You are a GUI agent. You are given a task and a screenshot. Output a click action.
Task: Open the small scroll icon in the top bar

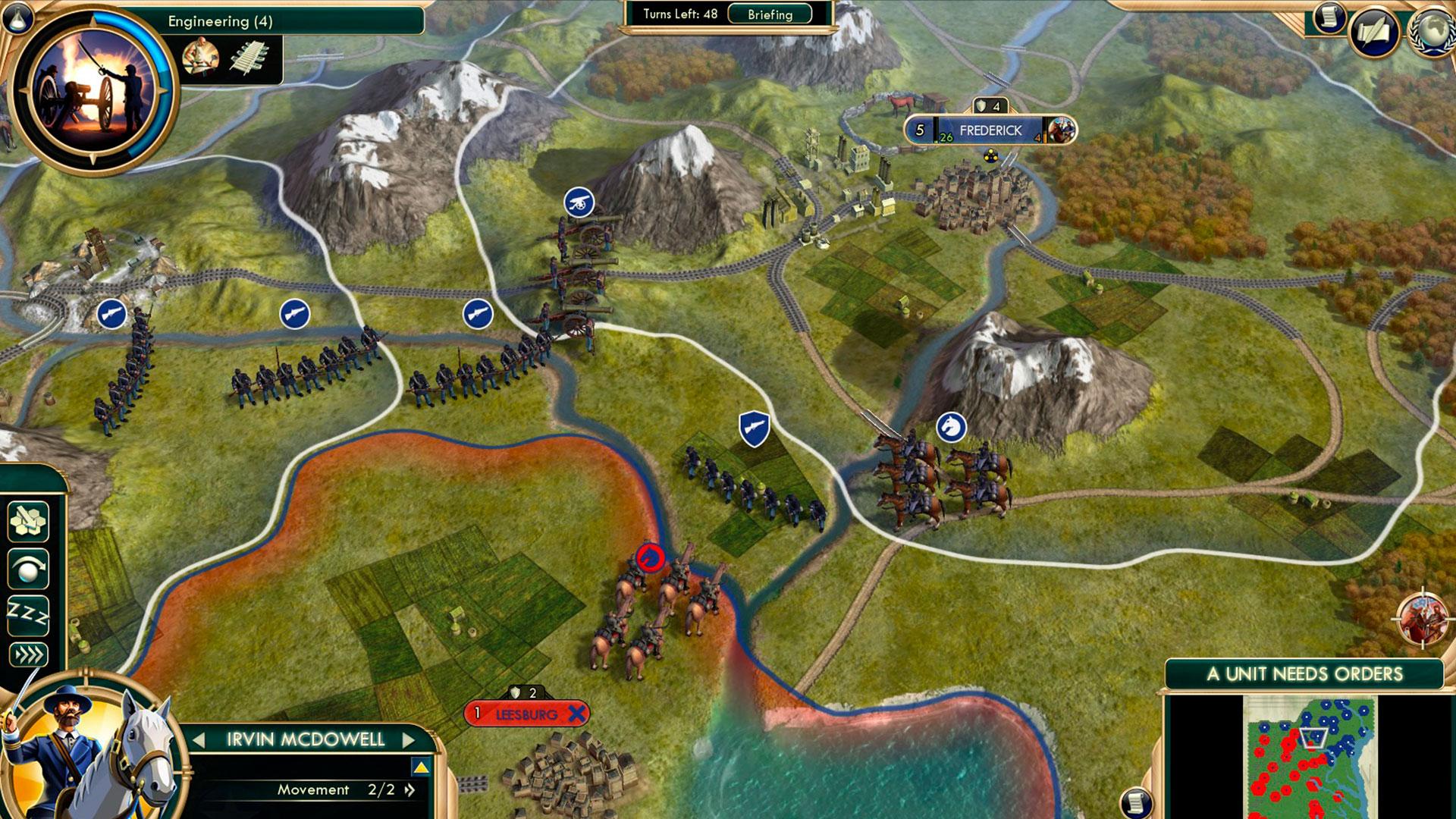pos(1329,17)
